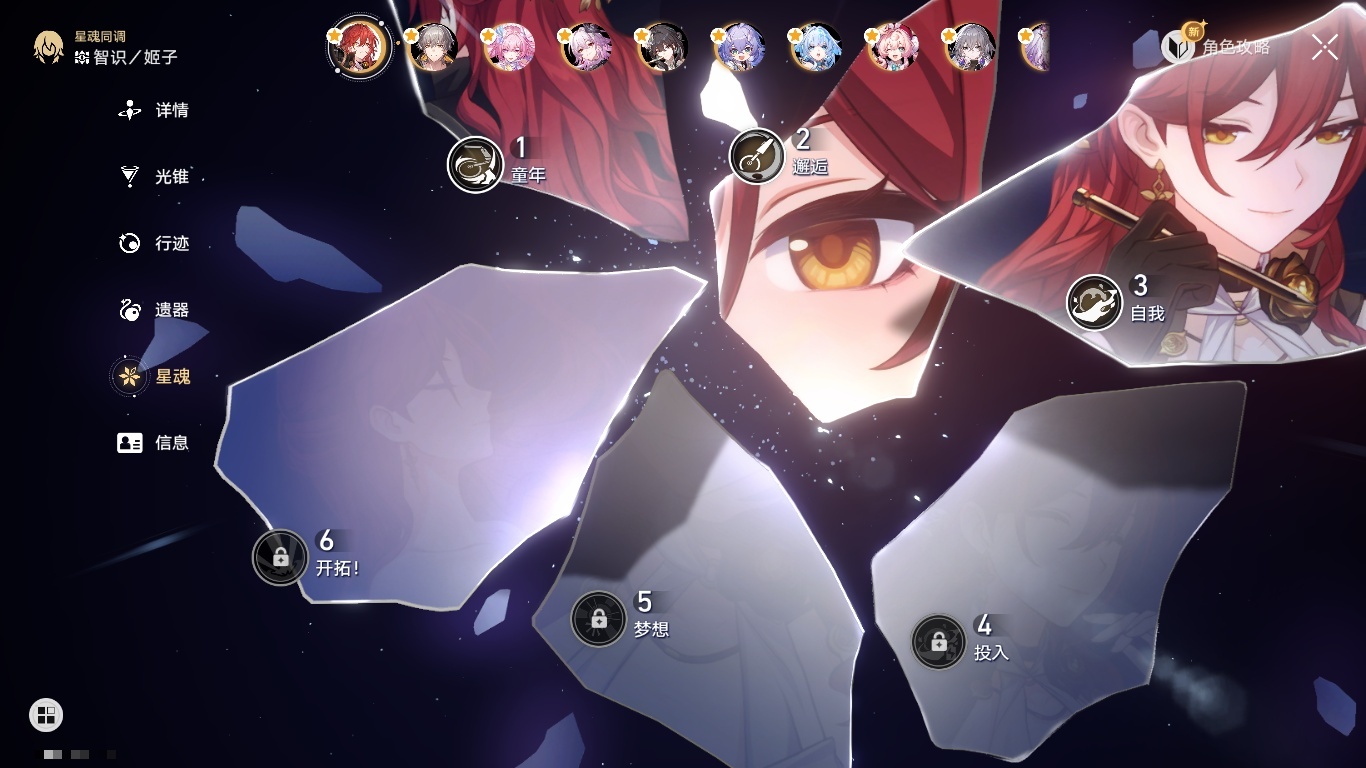The height and width of the screenshot is (768, 1366).
Task: Switch to the dark-haired character portrait
Action: (663, 47)
